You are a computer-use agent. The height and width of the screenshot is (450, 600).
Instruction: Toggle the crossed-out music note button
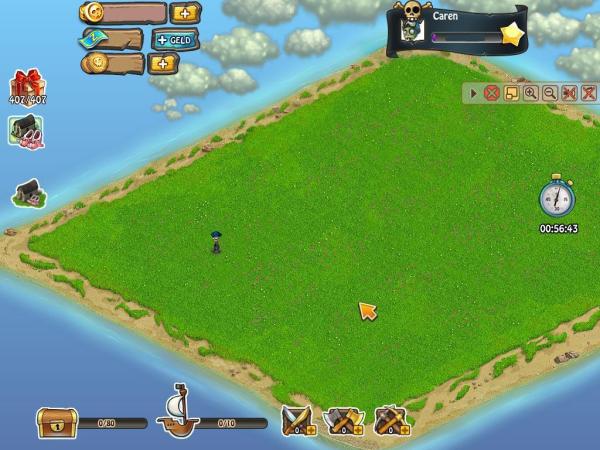(x=587, y=93)
